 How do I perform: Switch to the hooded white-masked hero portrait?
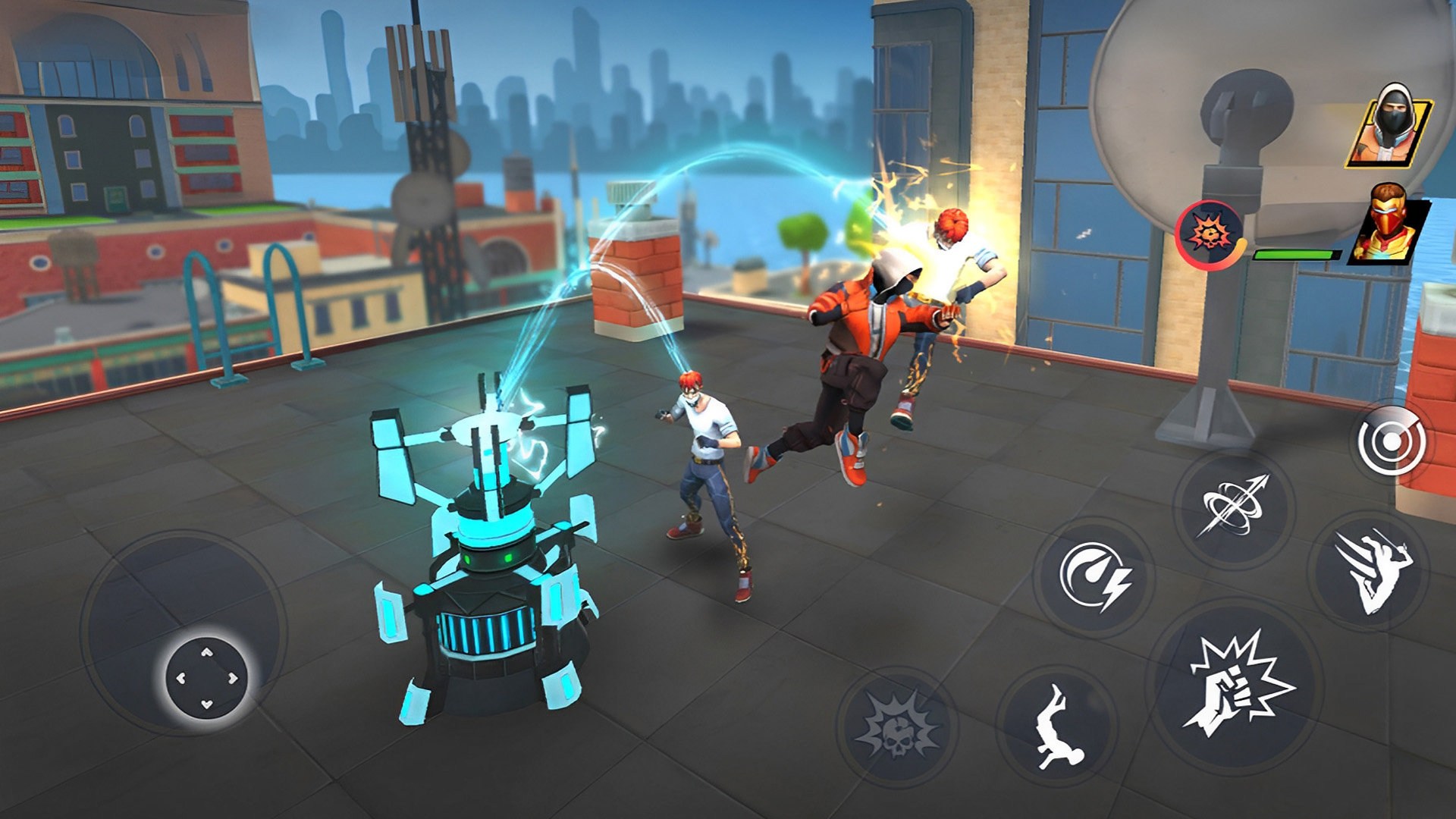[x=1389, y=126]
